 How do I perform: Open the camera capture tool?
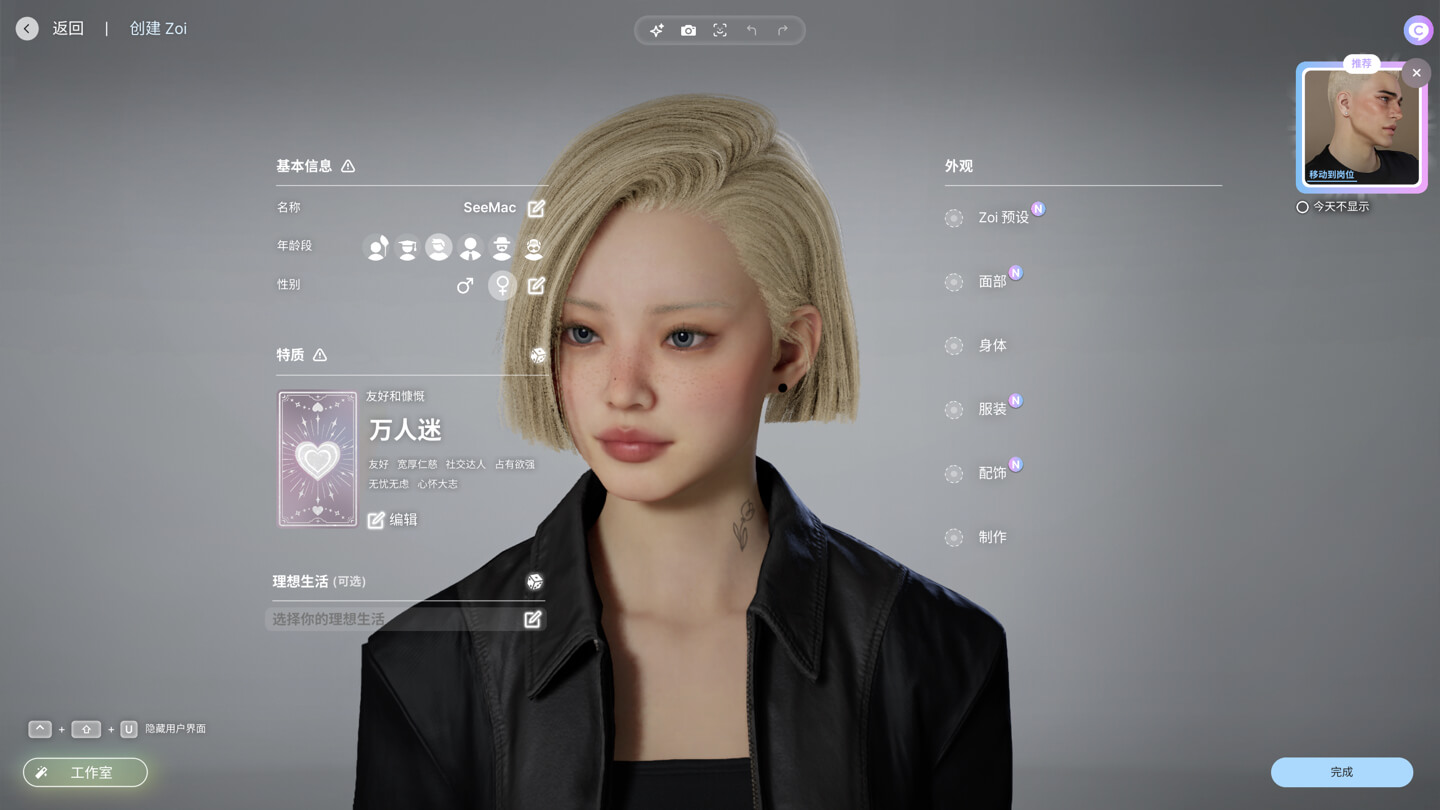688,30
